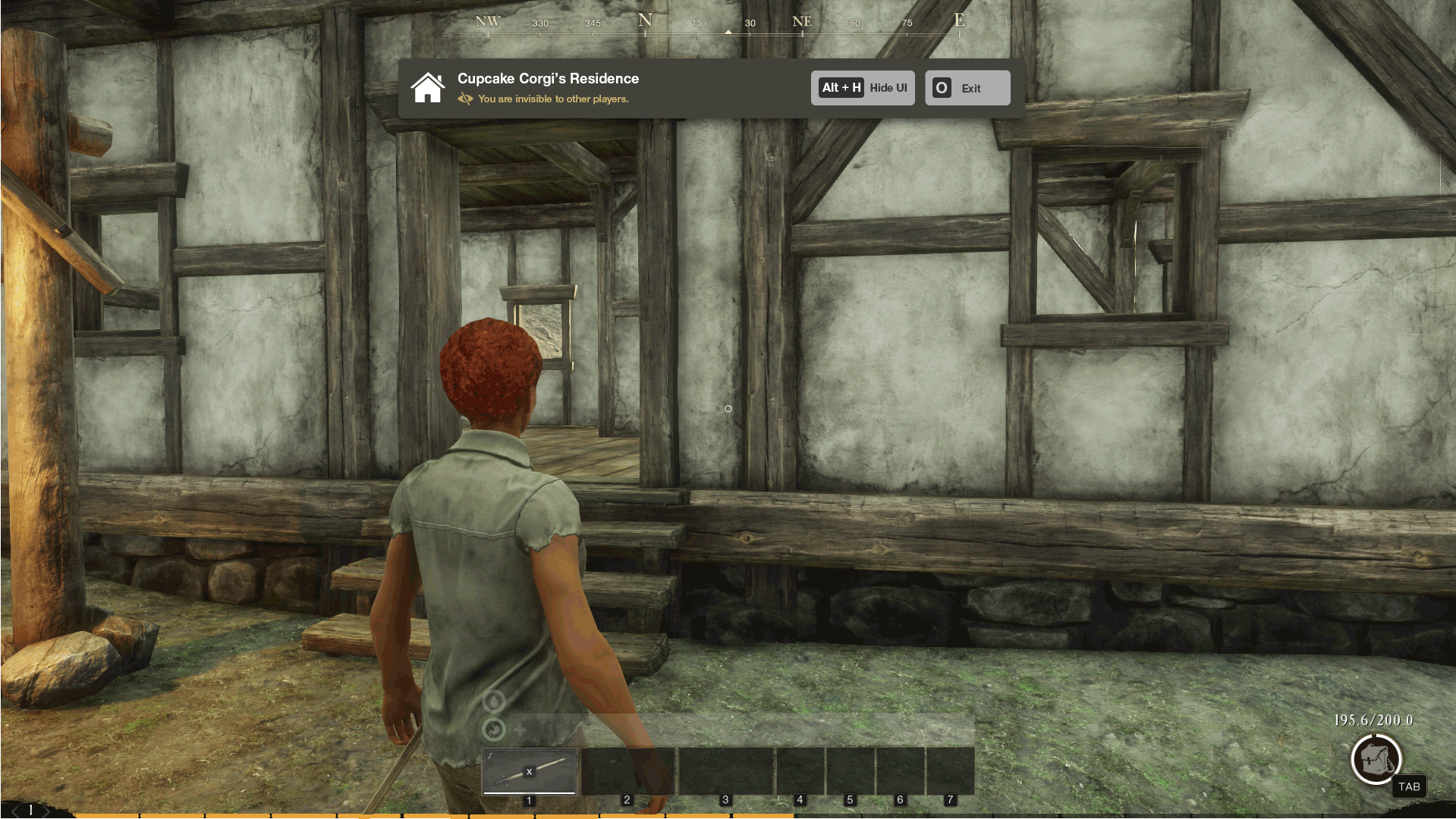This screenshot has height=819, width=1456.
Task: Click the food status icon above the hotbar
Action: [494, 730]
